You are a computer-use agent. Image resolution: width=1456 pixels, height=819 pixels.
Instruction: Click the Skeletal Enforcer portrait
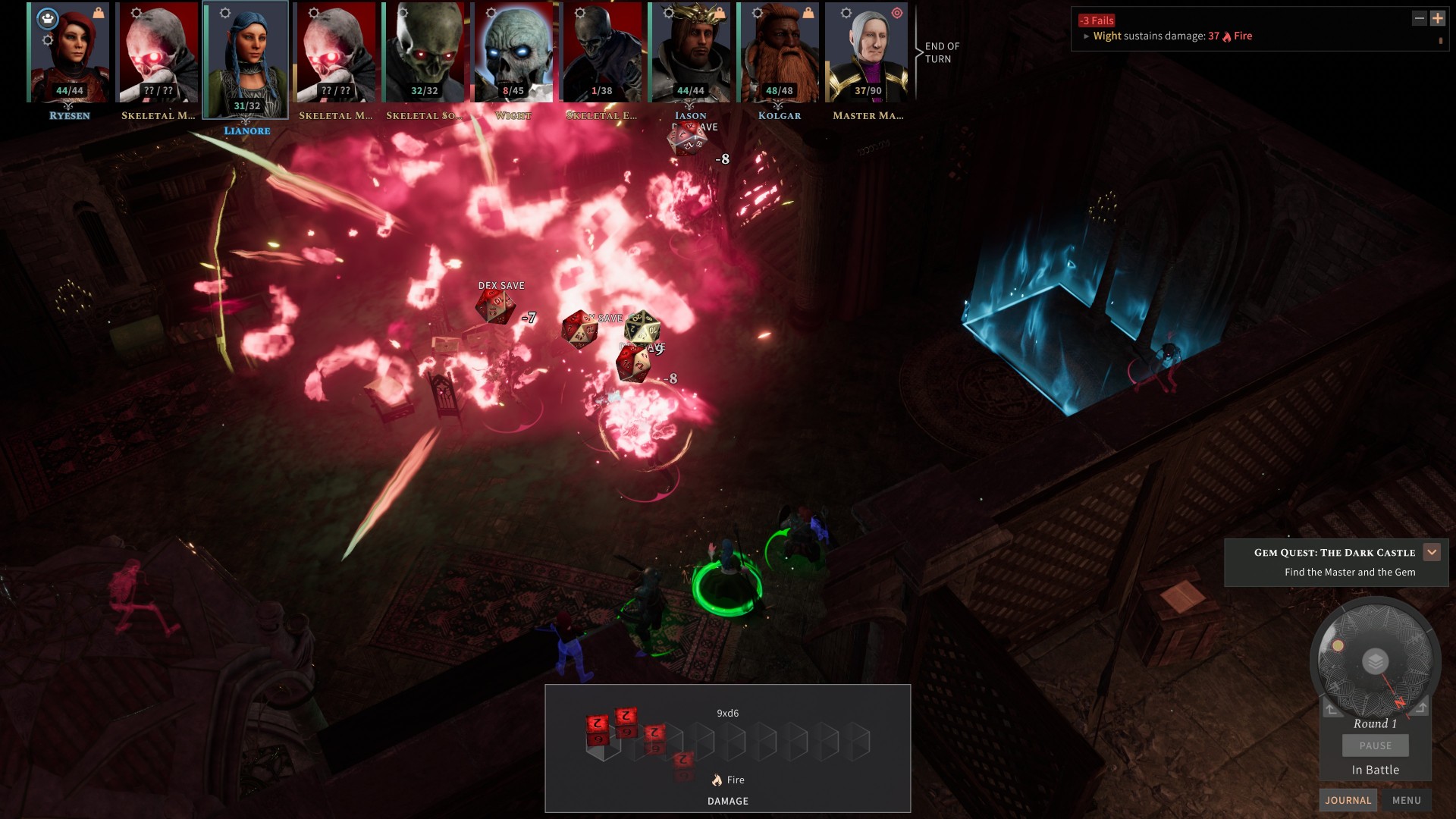(601, 53)
